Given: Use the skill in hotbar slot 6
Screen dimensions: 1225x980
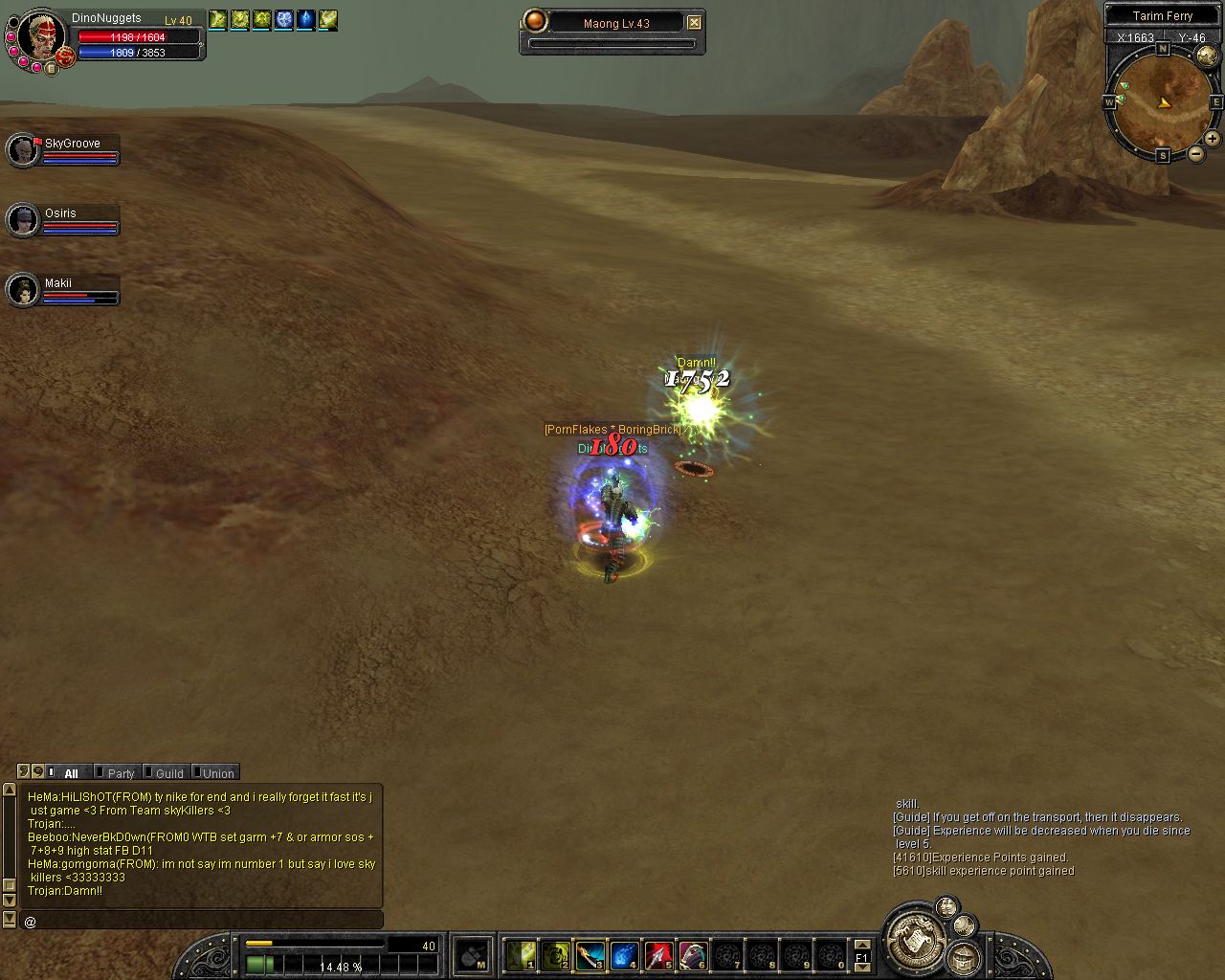Looking at the screenshot, I should click(x=694, y=955).
